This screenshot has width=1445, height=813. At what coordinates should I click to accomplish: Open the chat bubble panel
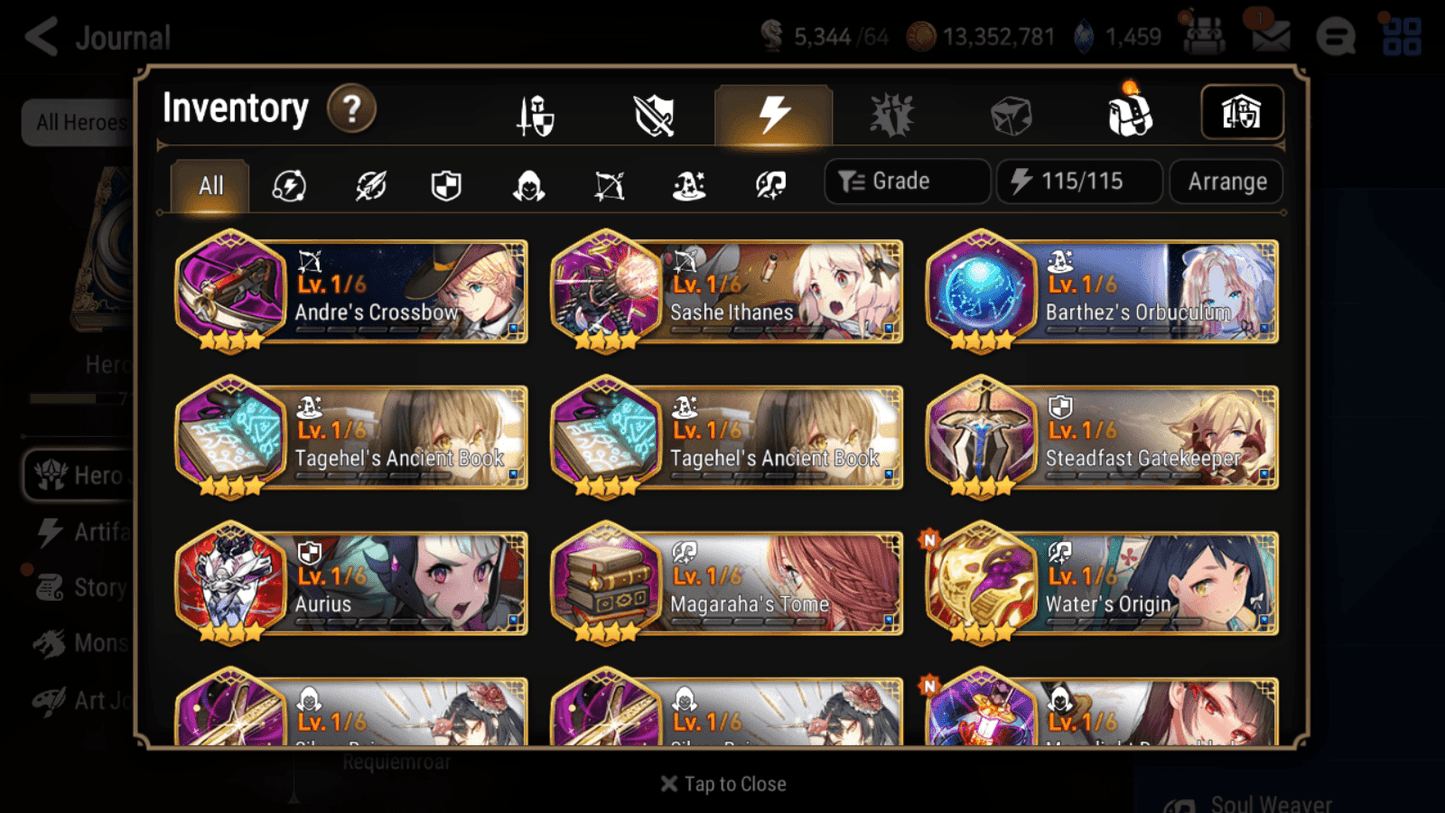[x=1335, y=36]
